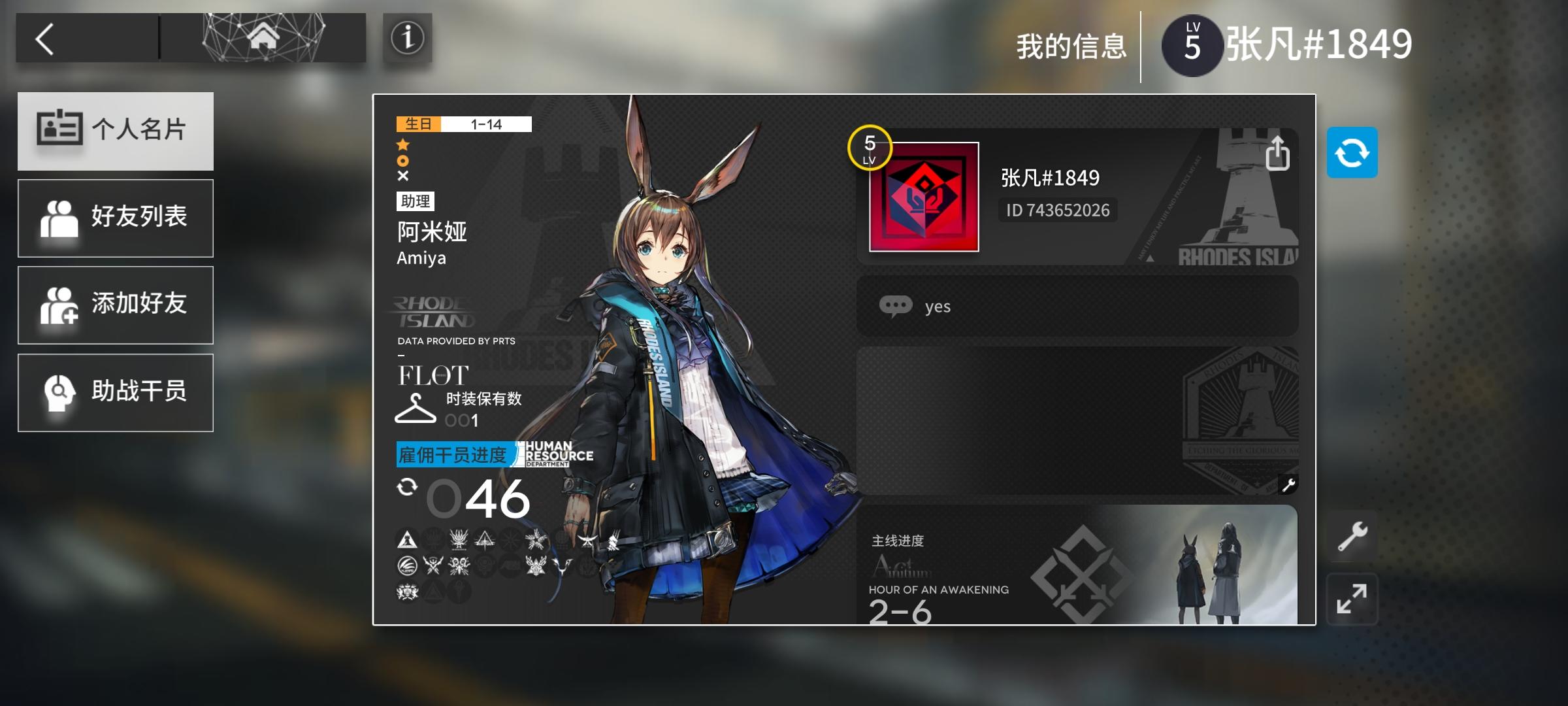Click the X marker below the stars
The width and height of the screenshot is (1568, 706).
pyautogui.click(x=403, y=175)
